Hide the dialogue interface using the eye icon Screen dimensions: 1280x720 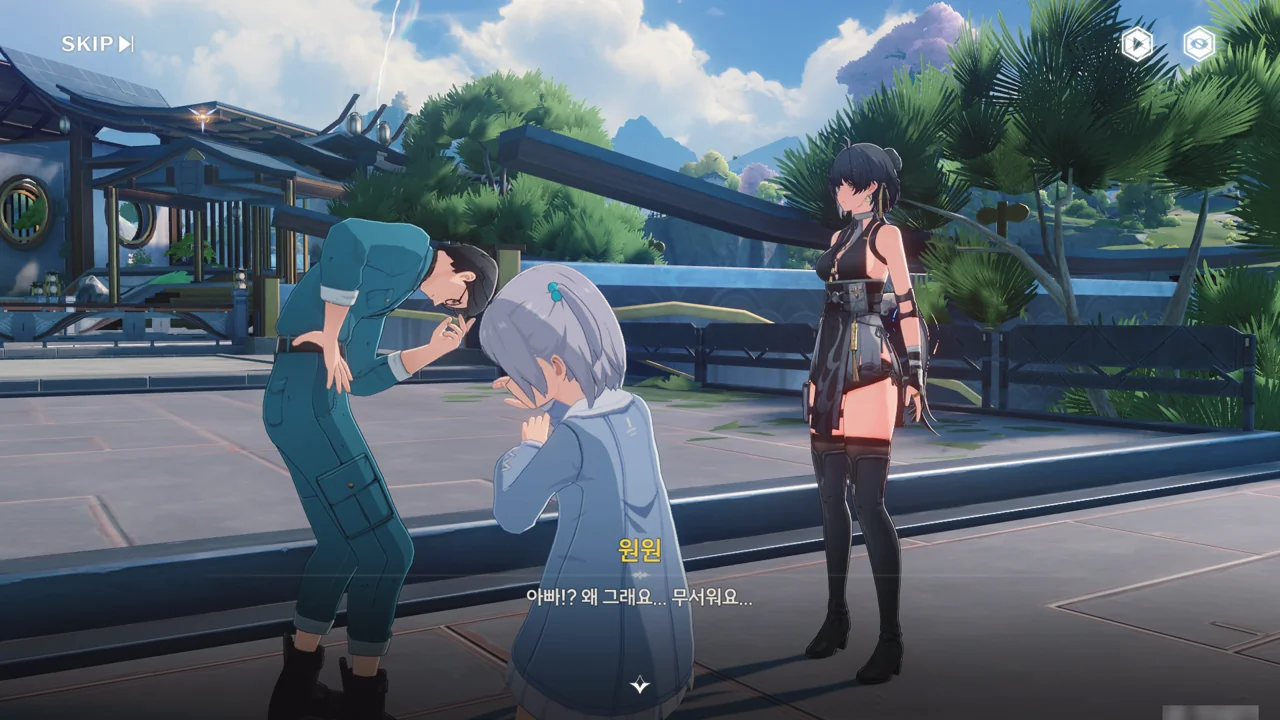point(1198,44)
